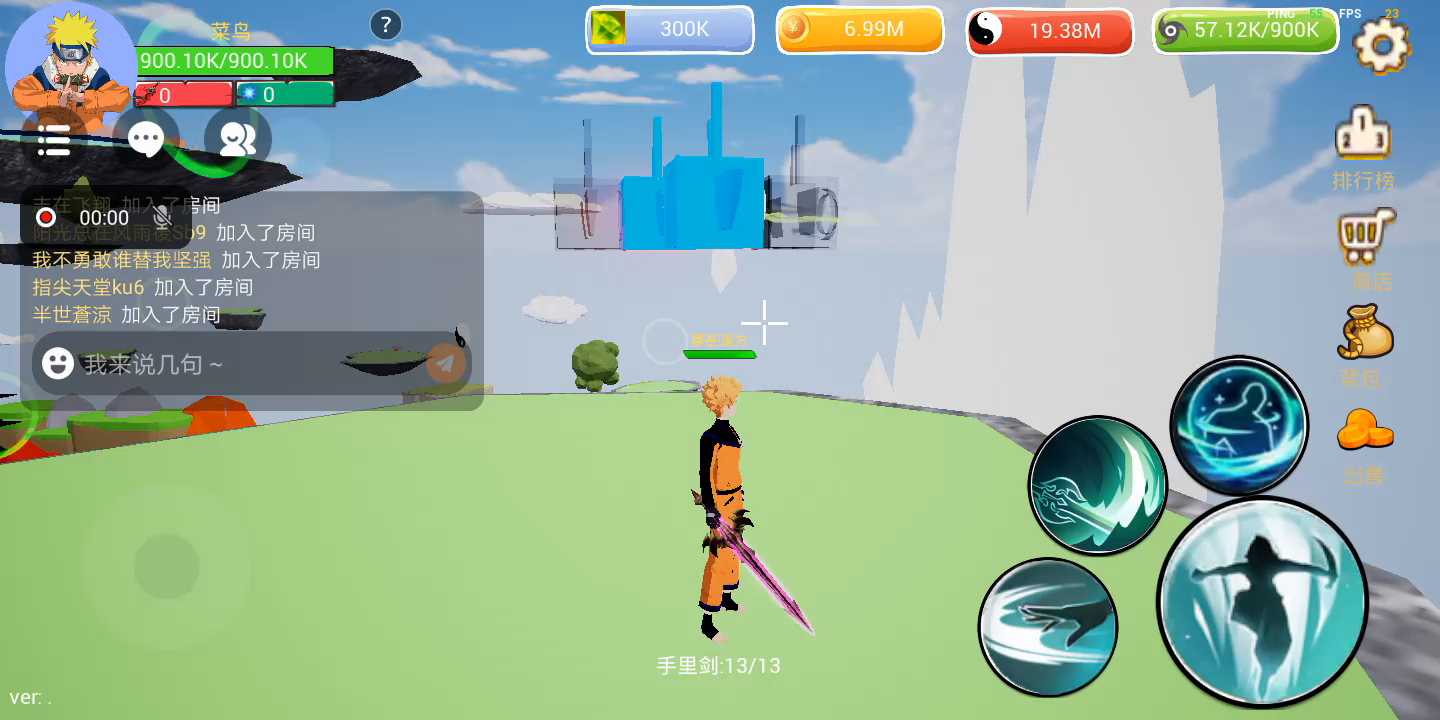This screenshot has width=1440, height=720.
Task: Open the 背包 bag inventory
Action: (x=1365, y=346)
